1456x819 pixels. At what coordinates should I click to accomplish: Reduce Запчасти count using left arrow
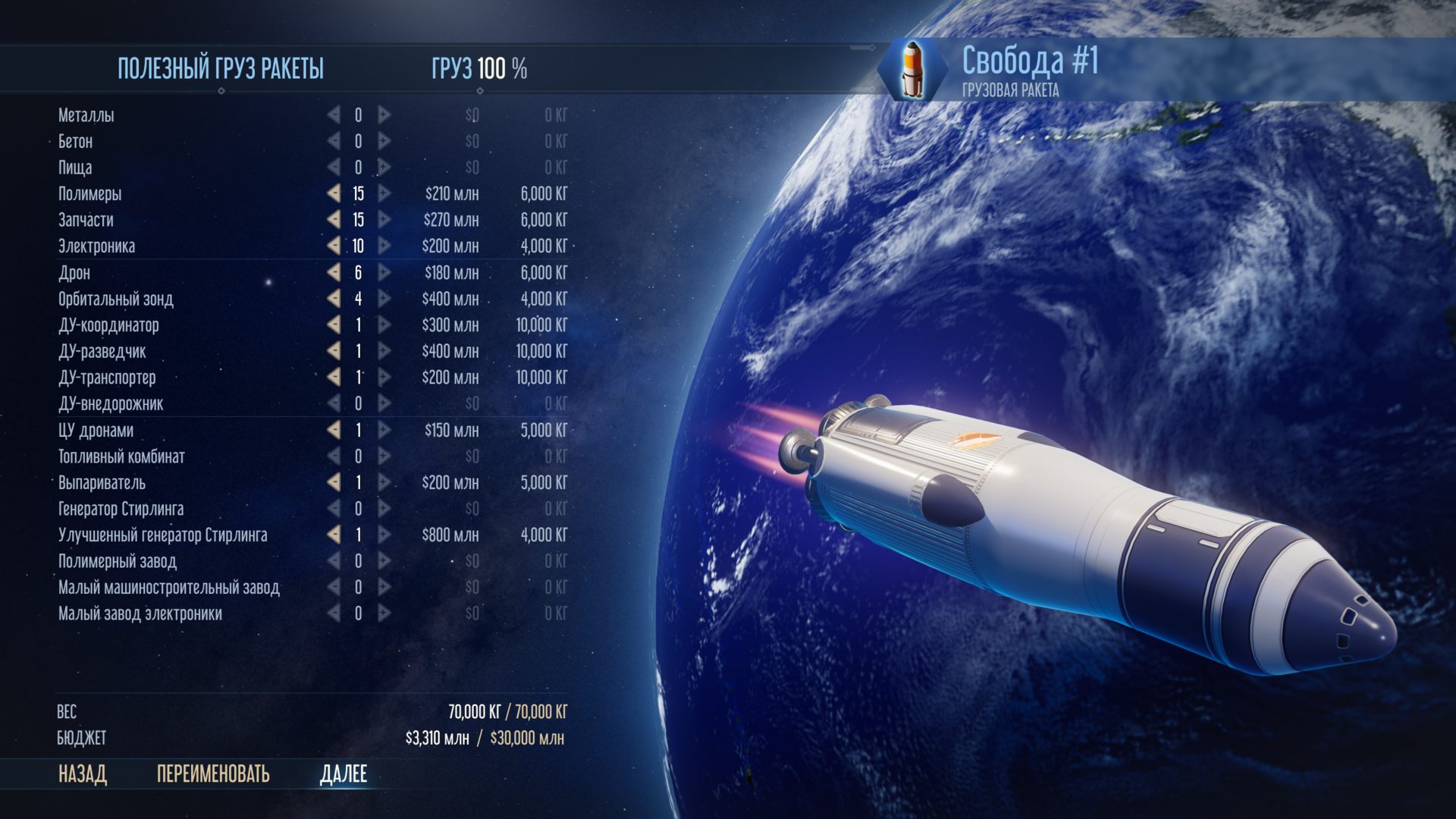point(334,220)
